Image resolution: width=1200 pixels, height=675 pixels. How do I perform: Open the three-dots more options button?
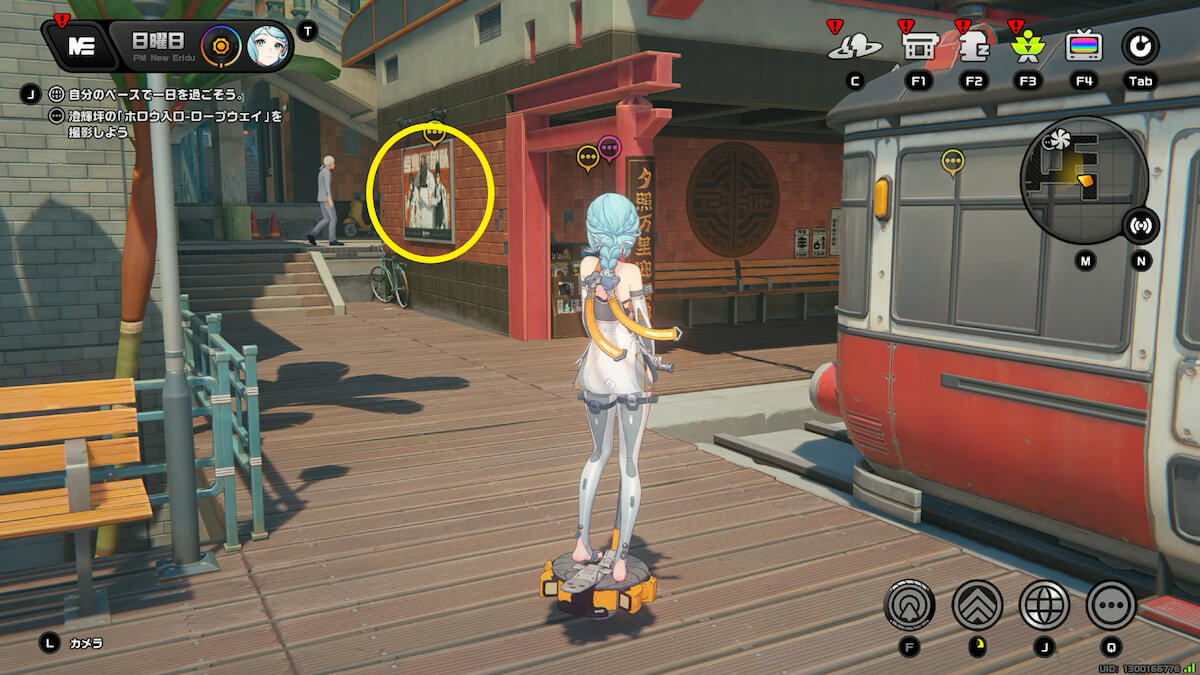pyautogui.click(x=1111, y=605)
